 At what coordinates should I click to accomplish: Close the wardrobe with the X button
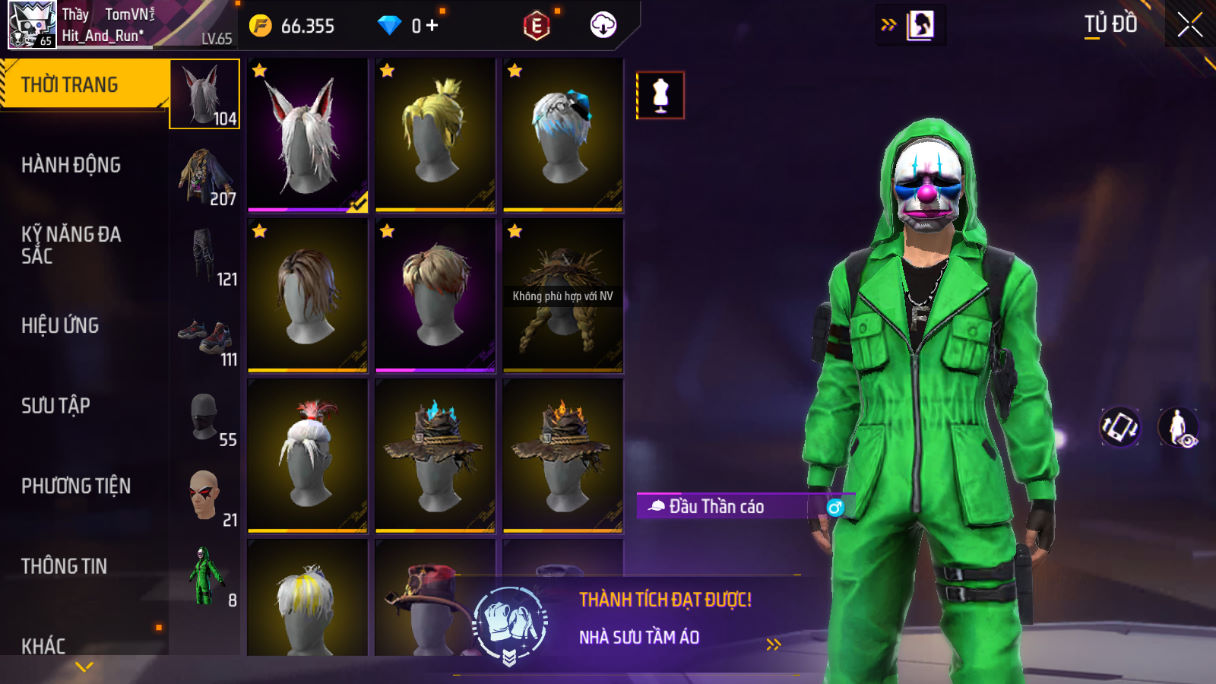1189,25
